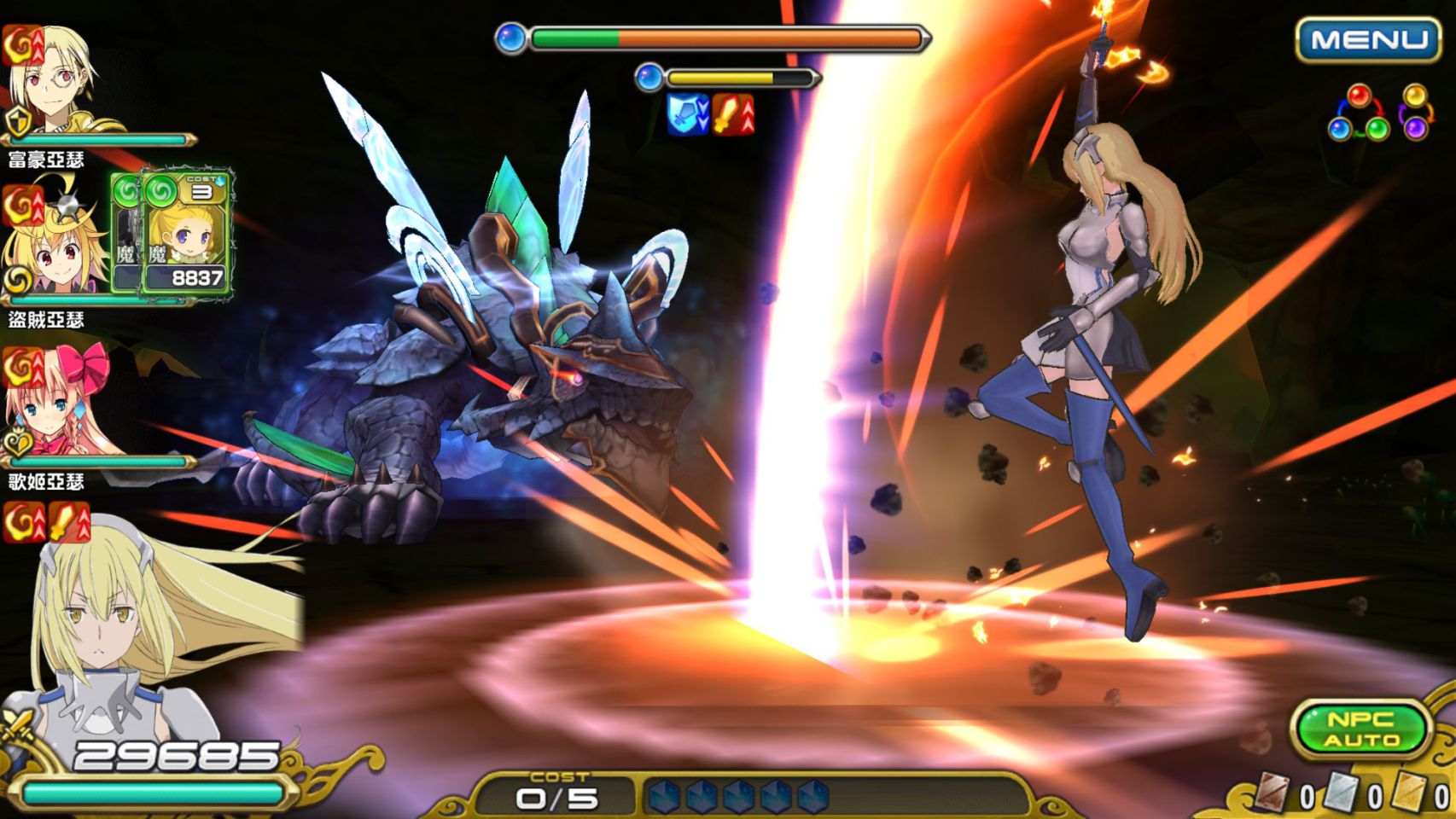Choose the cost 3 card showing 8837
Viewport: 1456px width, 819px height.
coord(186,235)
